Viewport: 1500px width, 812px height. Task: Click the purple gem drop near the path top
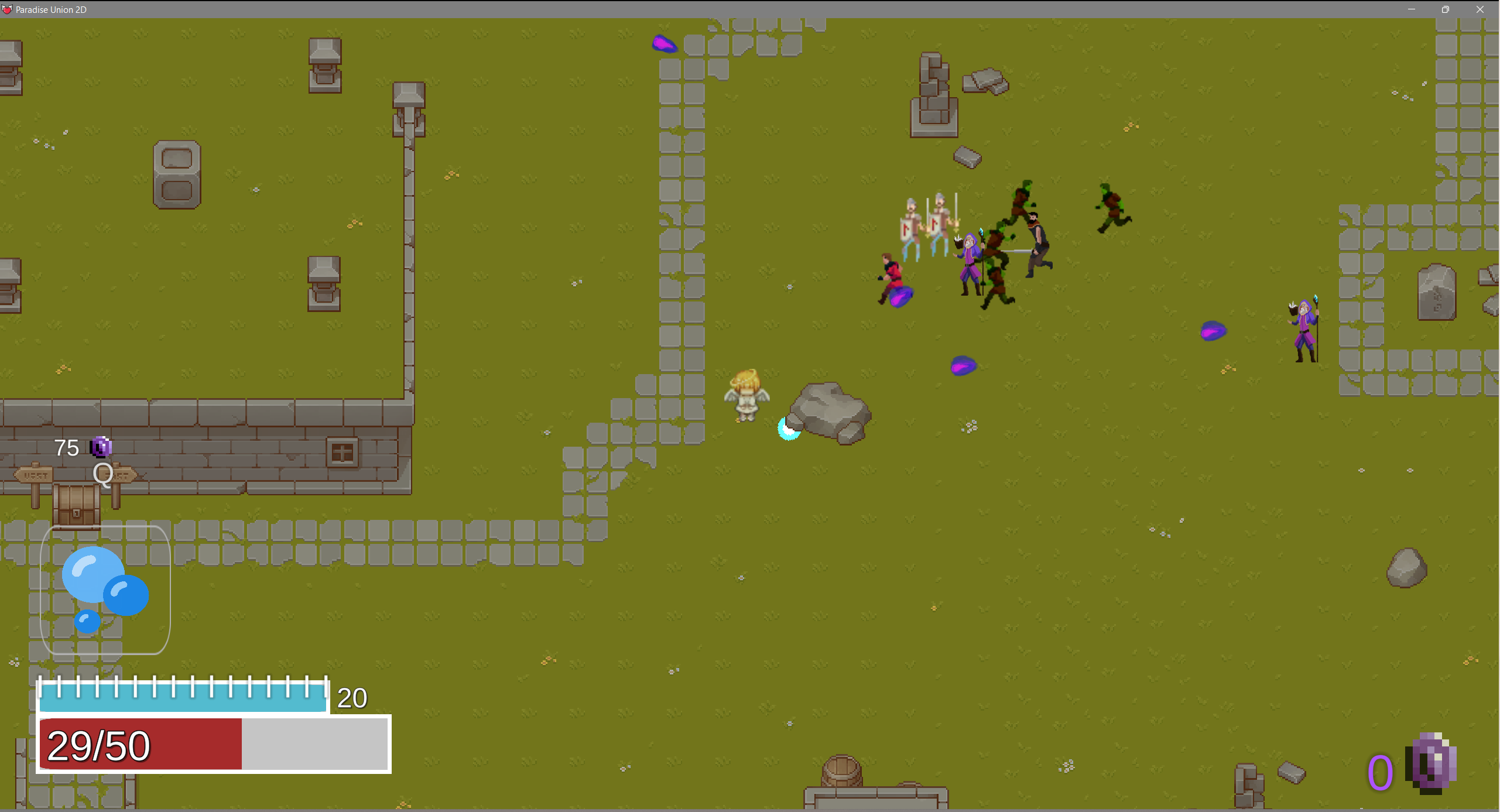(x=665, y=44)
